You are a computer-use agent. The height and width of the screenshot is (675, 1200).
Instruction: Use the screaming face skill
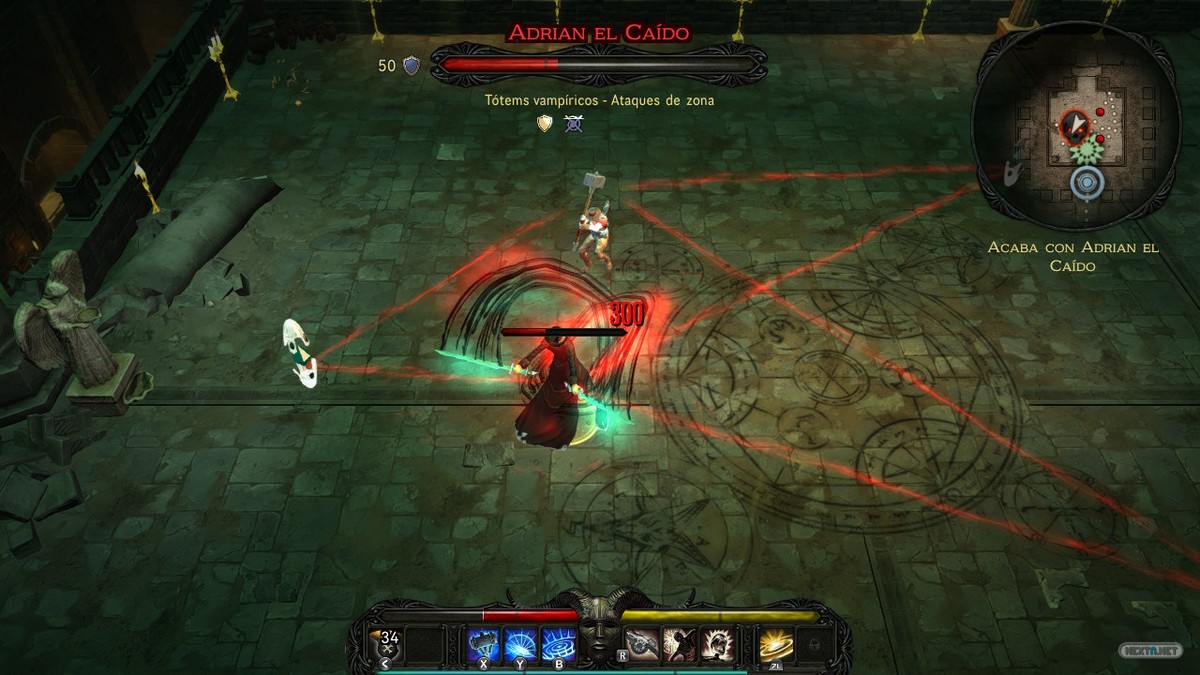716,644
